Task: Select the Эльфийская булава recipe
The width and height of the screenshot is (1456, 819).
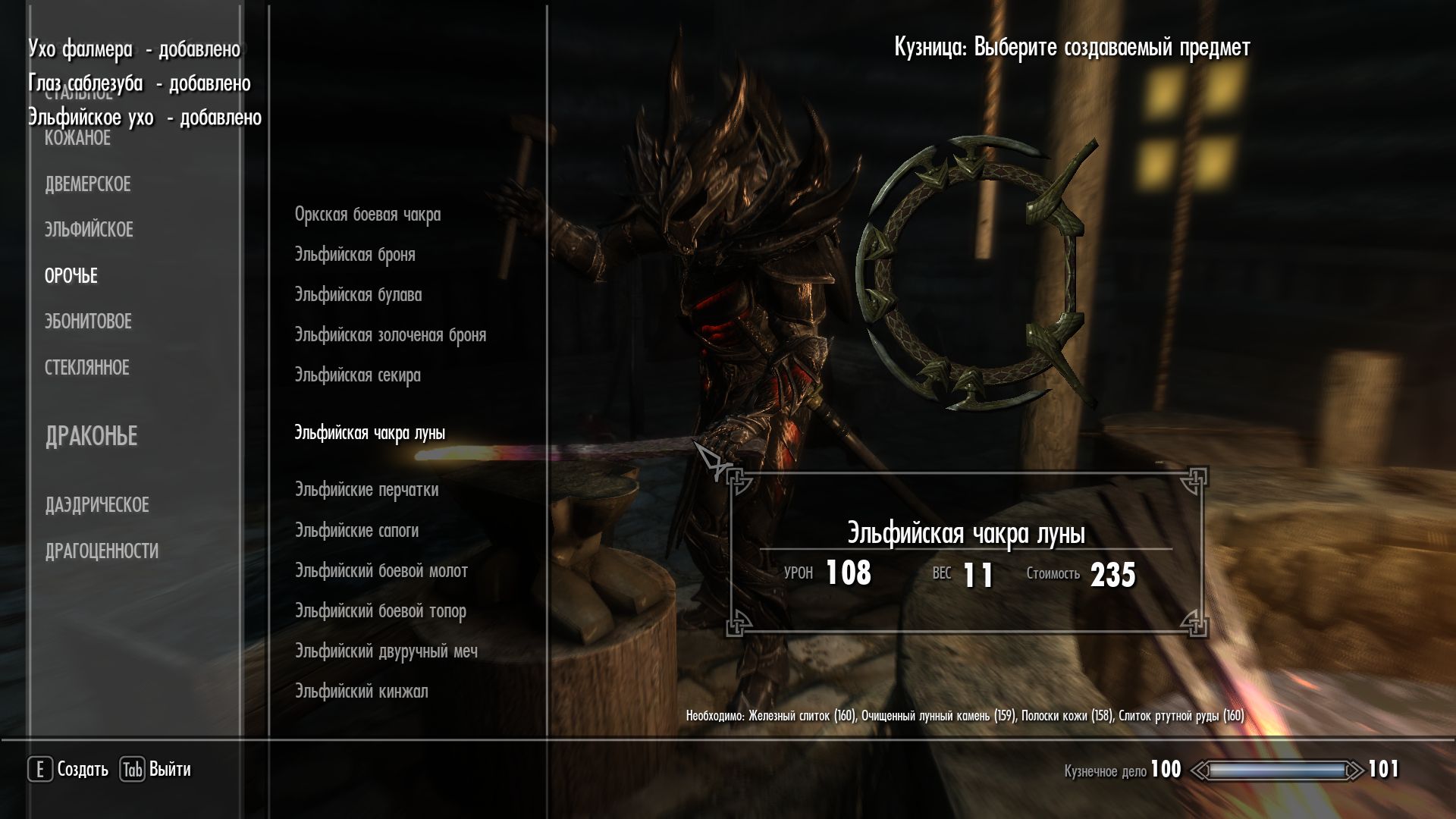Action: pos(358,295)
